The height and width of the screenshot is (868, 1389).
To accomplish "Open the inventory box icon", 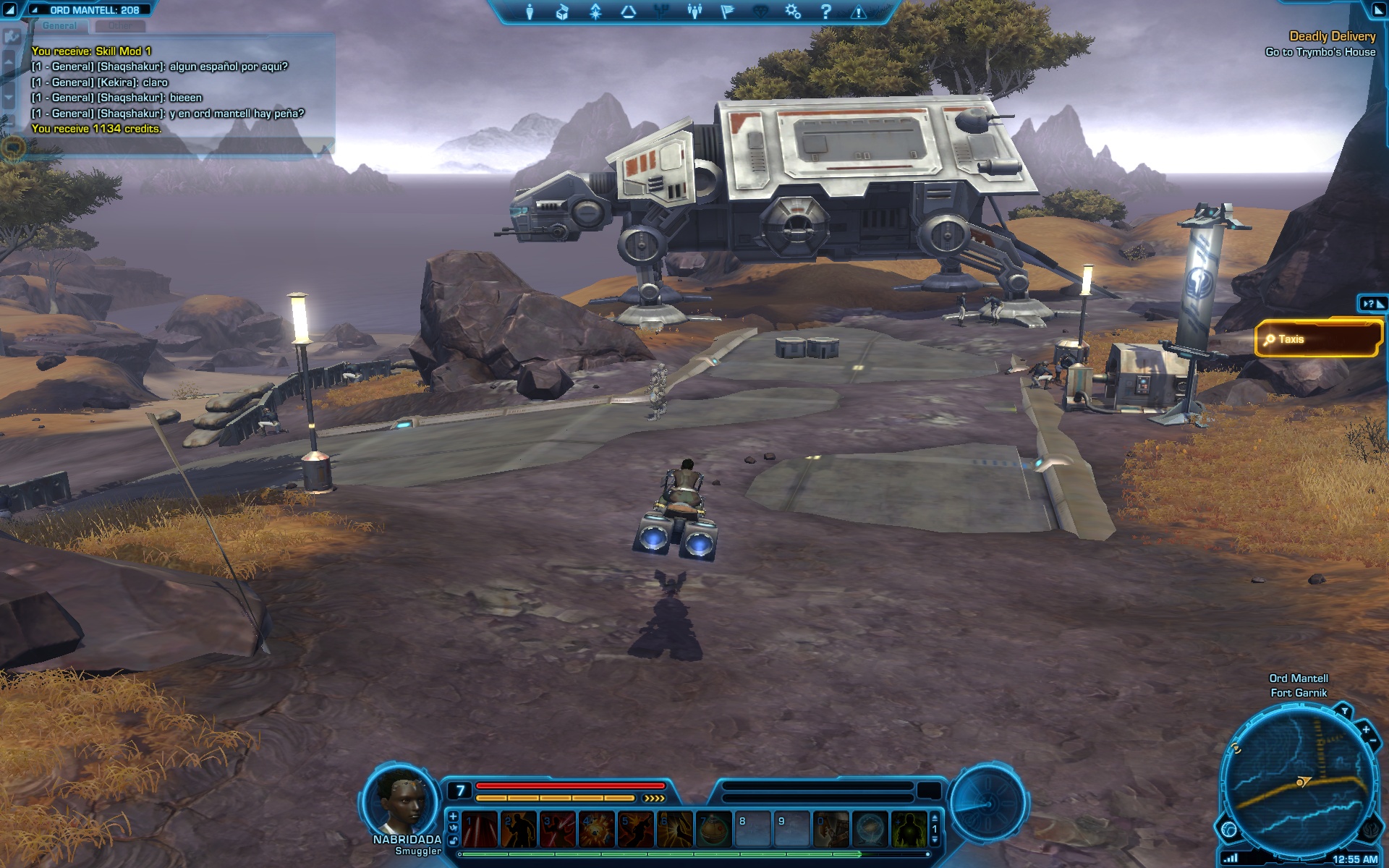I will click(x=562, y=12).
